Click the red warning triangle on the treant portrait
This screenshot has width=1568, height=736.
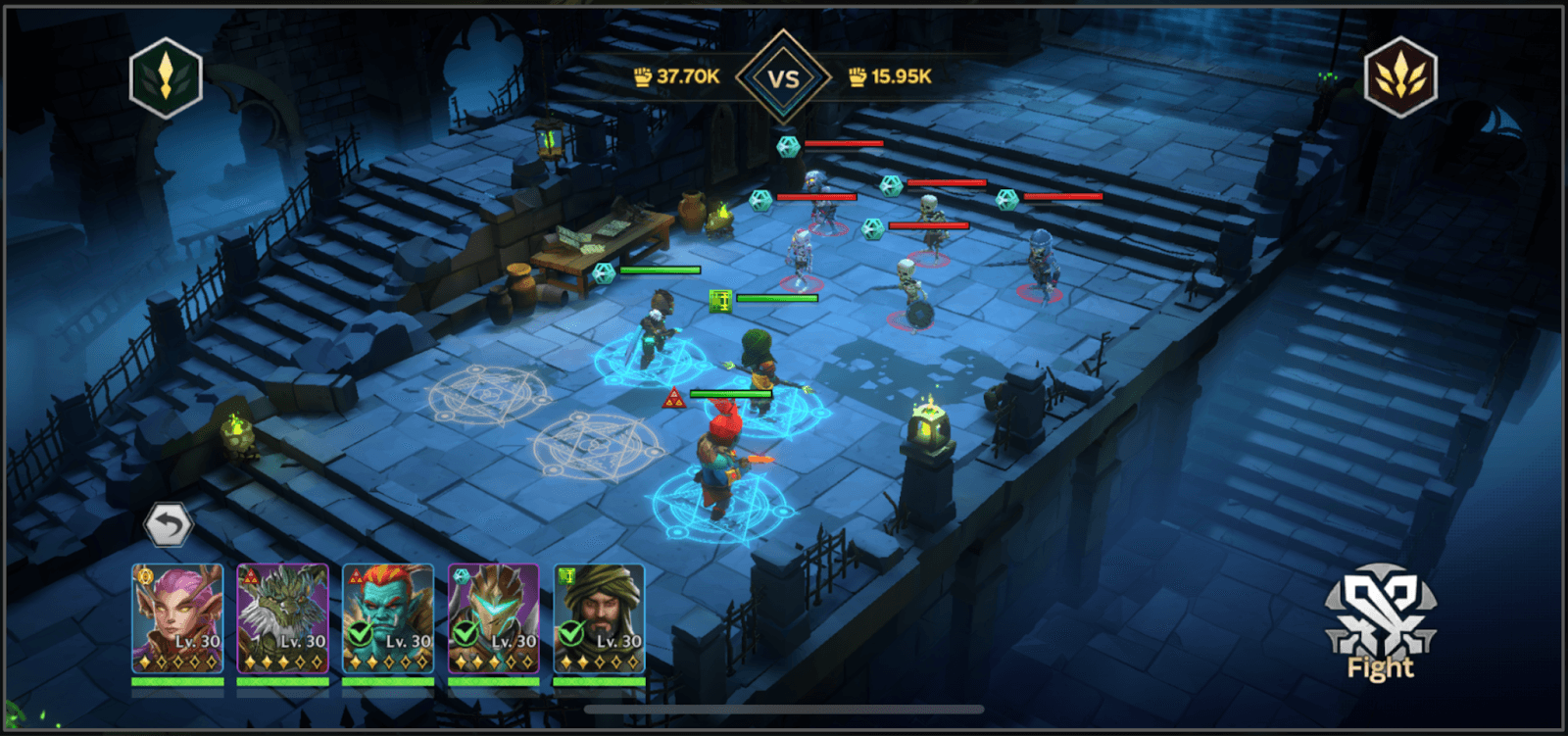point(251,574)
